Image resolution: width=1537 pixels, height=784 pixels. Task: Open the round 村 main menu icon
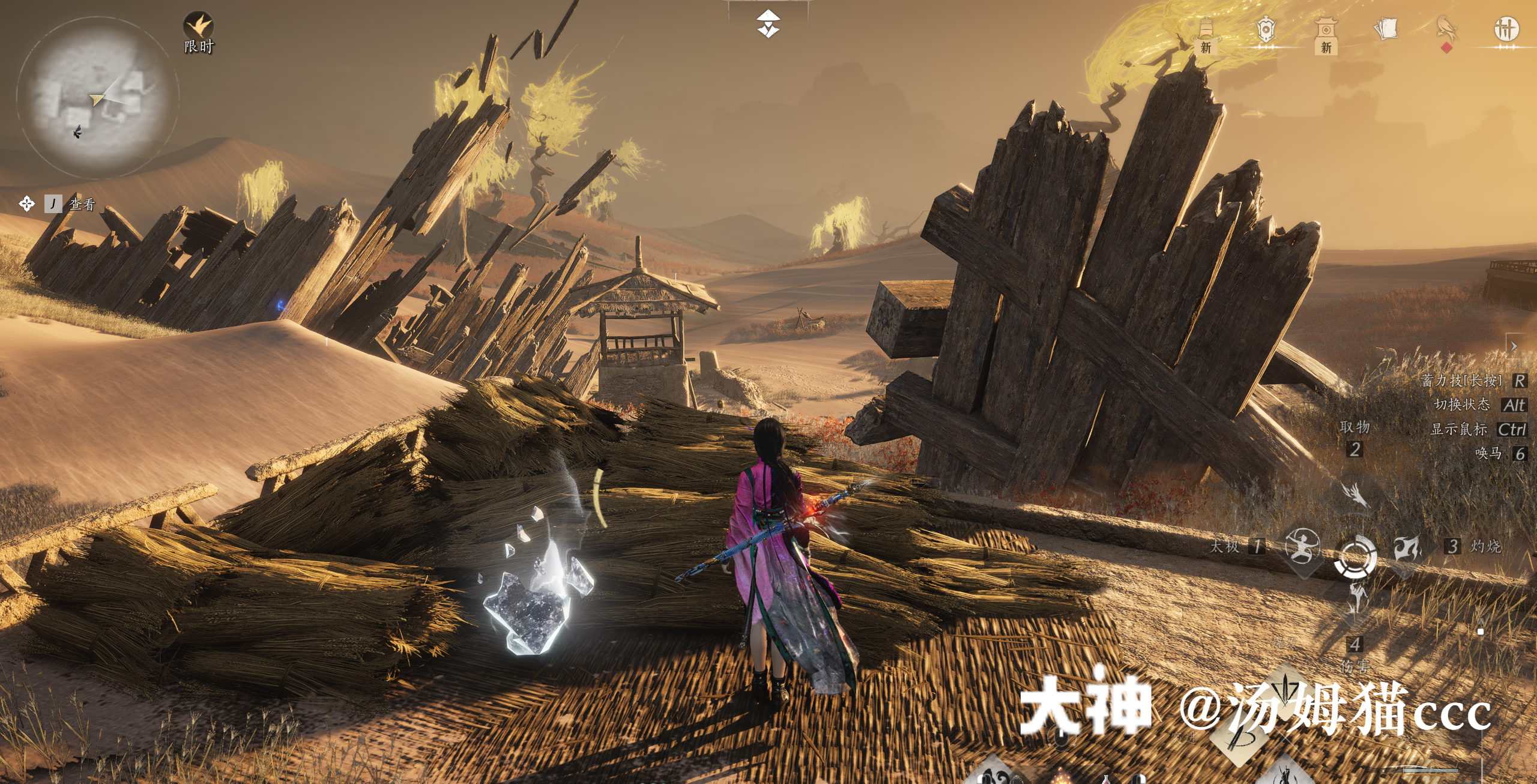(x=1506, y=29)
